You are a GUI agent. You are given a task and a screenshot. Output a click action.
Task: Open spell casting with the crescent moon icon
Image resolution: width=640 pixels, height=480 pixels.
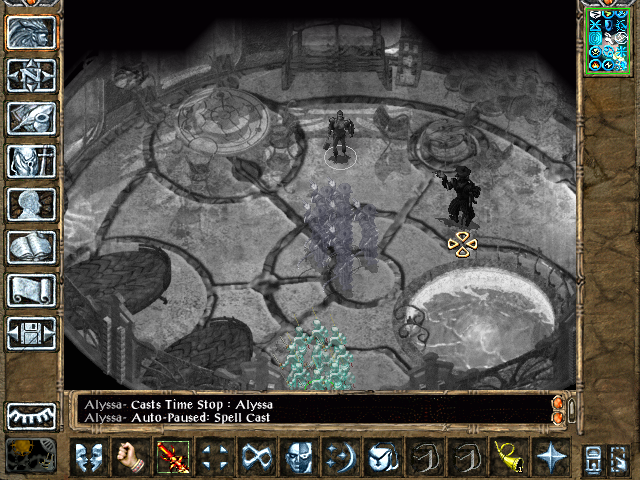341,457
